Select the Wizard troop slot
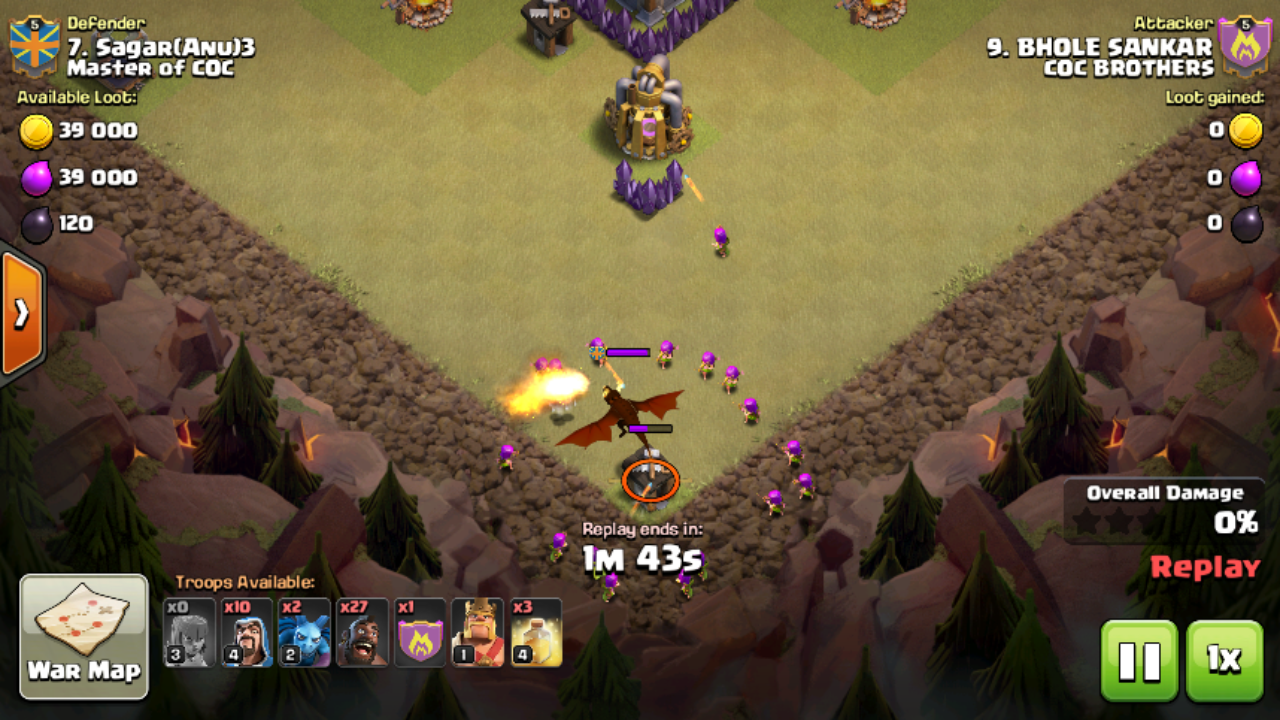 (247, 632)
